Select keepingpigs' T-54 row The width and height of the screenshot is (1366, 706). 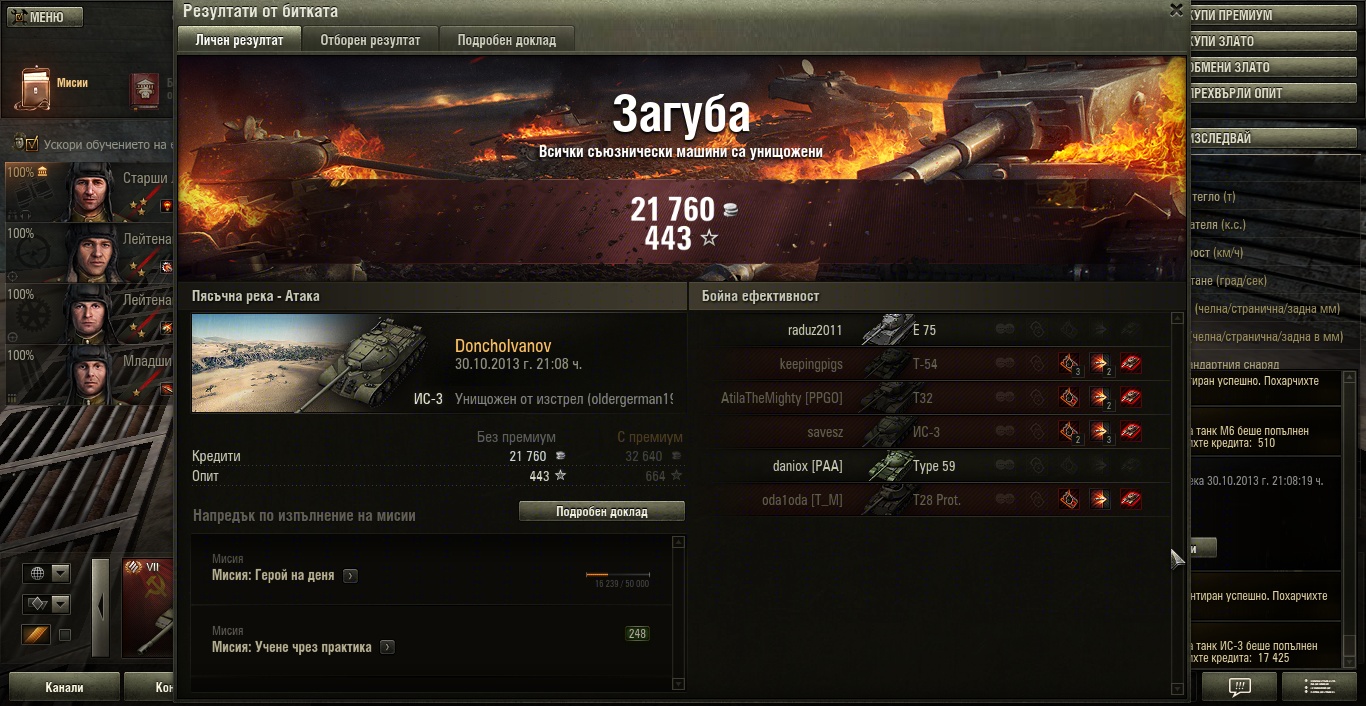(x=930, y=364)
